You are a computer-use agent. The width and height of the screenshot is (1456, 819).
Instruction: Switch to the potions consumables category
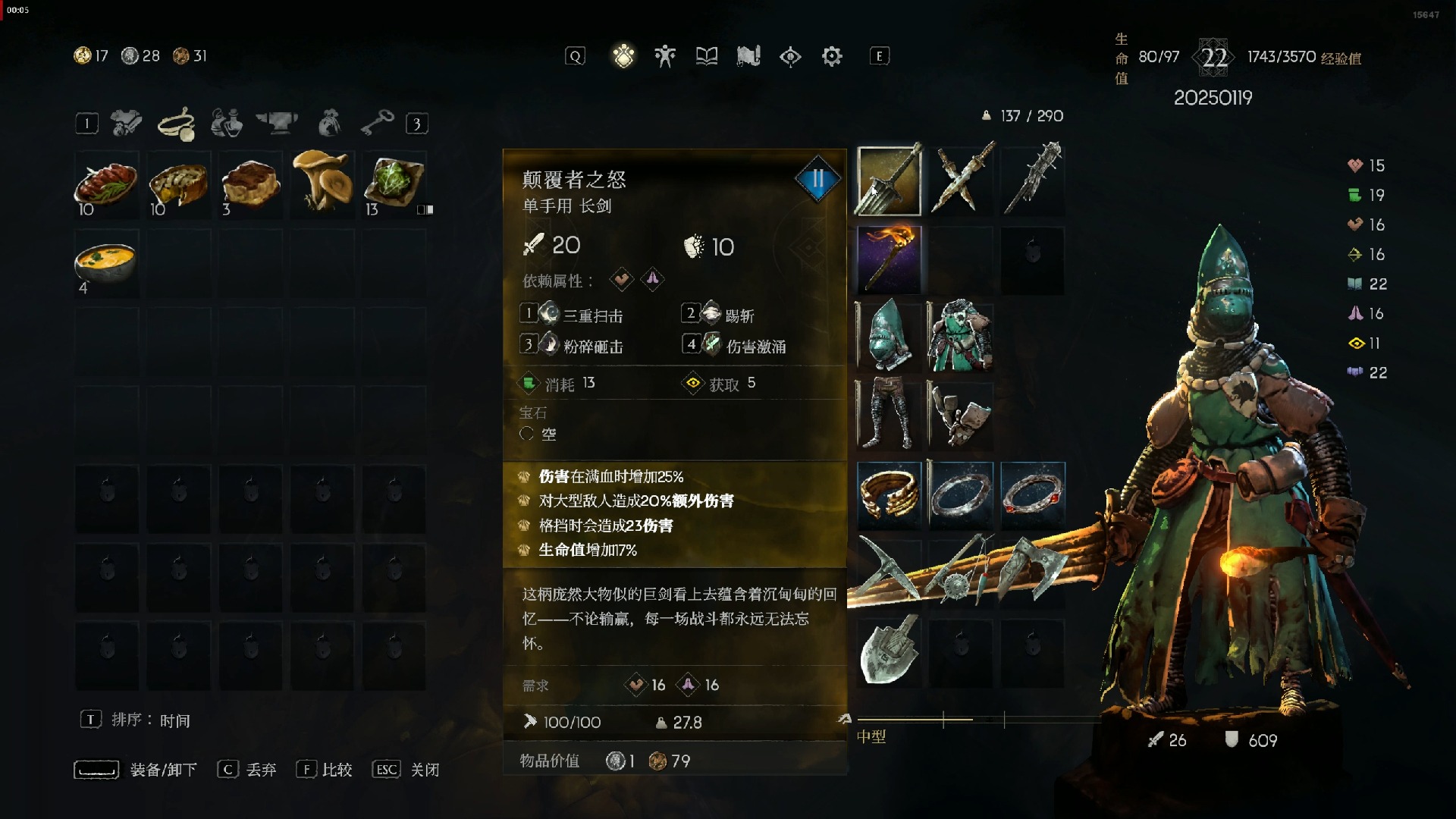coord(227,123)
